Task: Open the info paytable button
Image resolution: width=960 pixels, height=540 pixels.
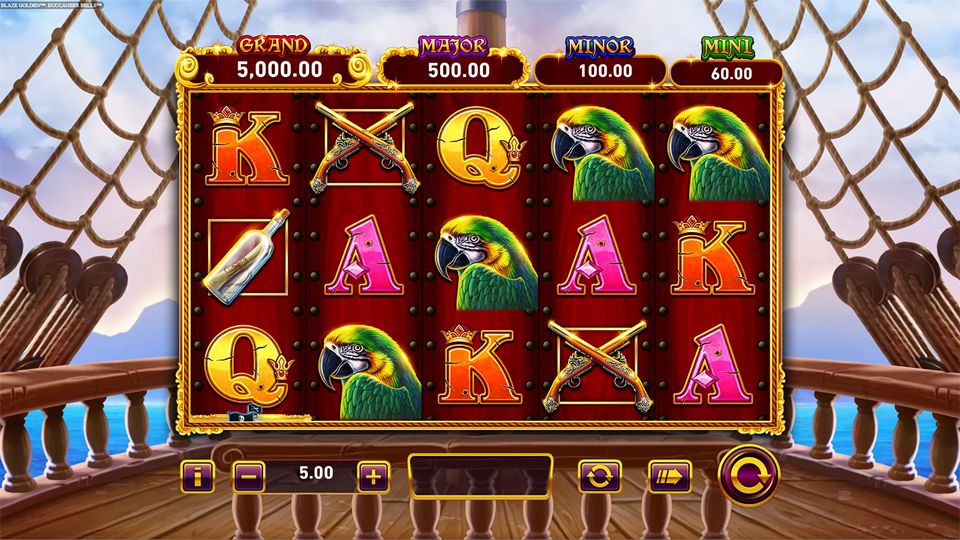Action: pyautogui.click(x=197, y=476)
